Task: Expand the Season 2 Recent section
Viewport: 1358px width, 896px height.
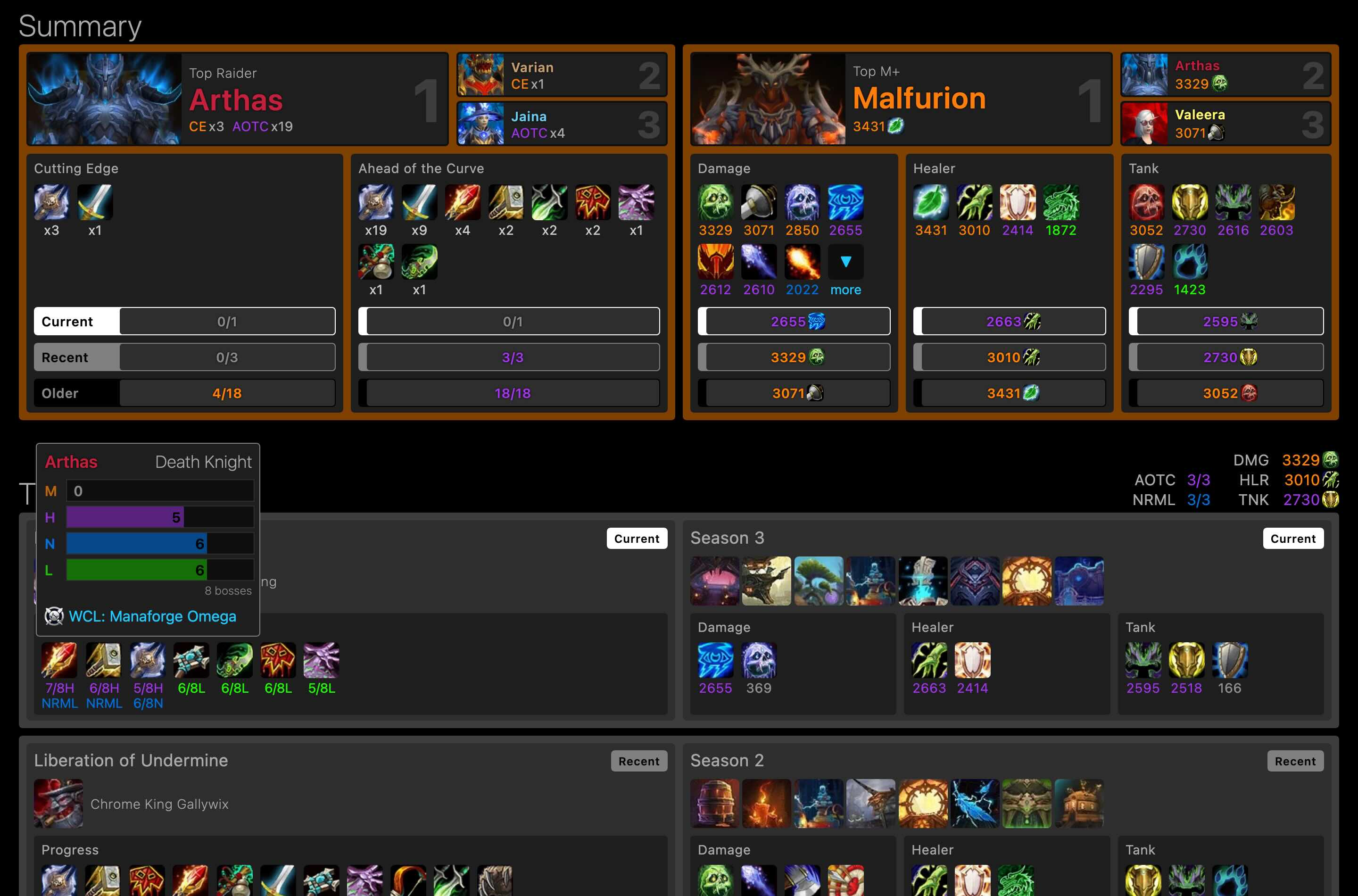Action: (1295, 761)
